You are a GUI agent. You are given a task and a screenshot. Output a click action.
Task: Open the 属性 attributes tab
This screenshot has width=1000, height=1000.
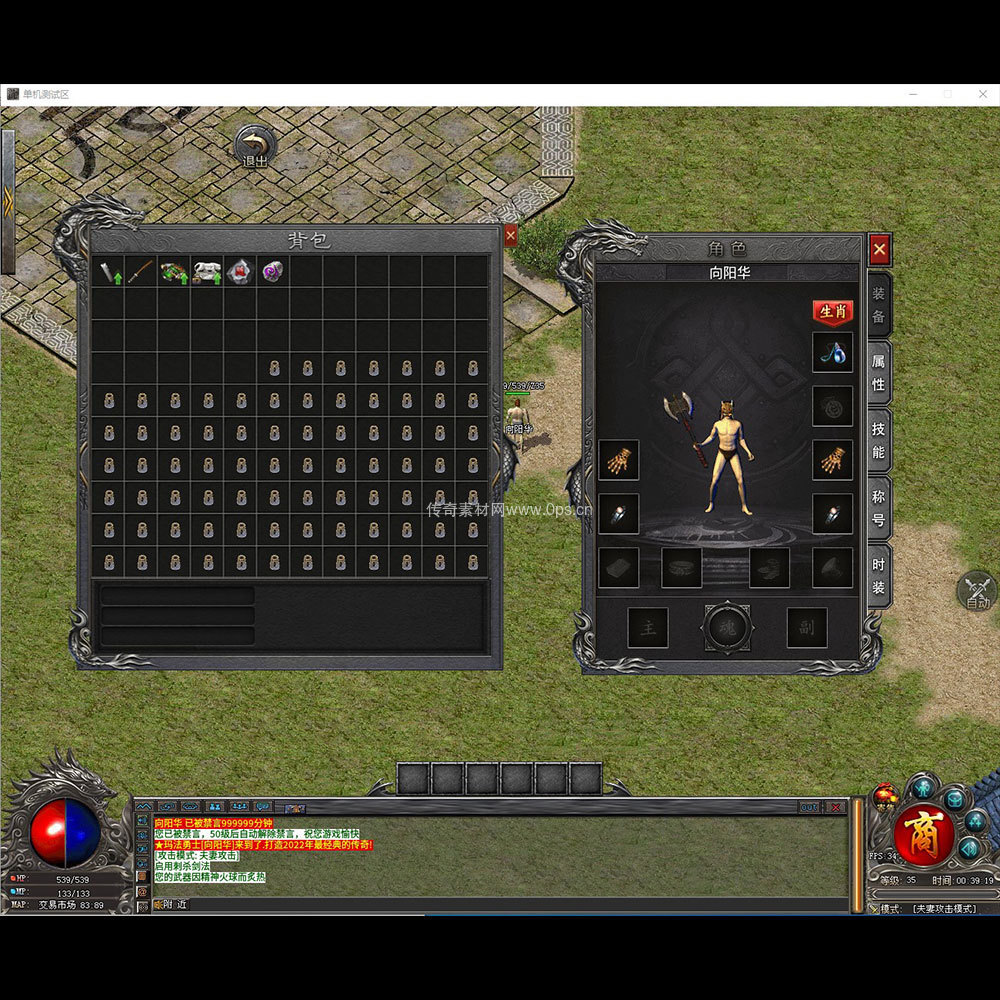click(x=878, y=371)
